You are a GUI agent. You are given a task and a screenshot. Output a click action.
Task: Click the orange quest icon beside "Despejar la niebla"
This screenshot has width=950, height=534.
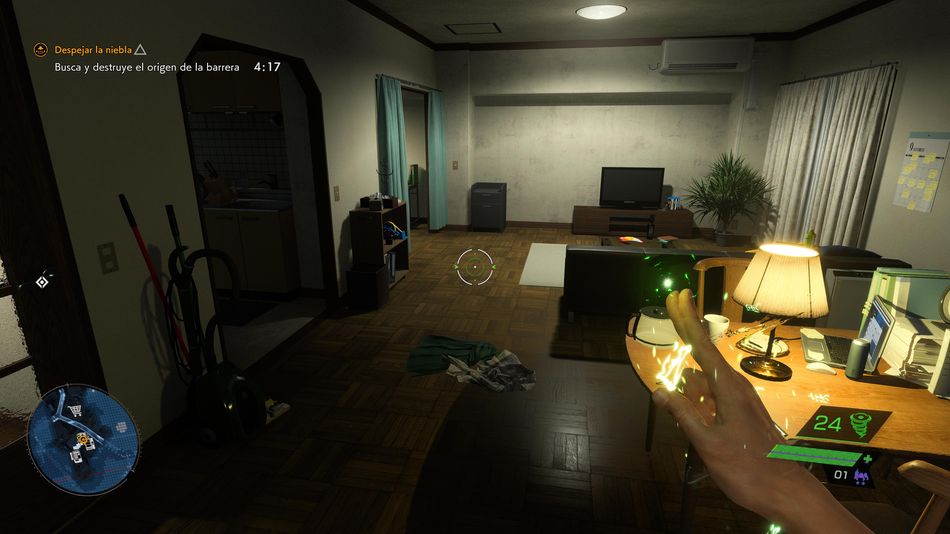(x=41, y=48)
